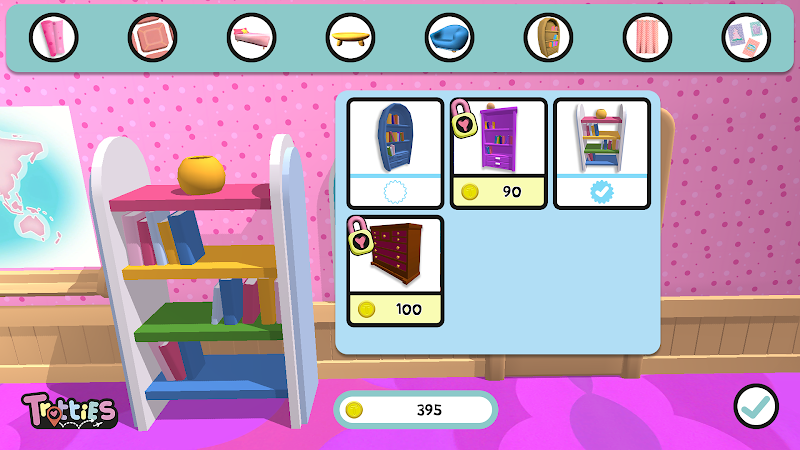
Task: Open the yellow table category
Action: (351, 38)
